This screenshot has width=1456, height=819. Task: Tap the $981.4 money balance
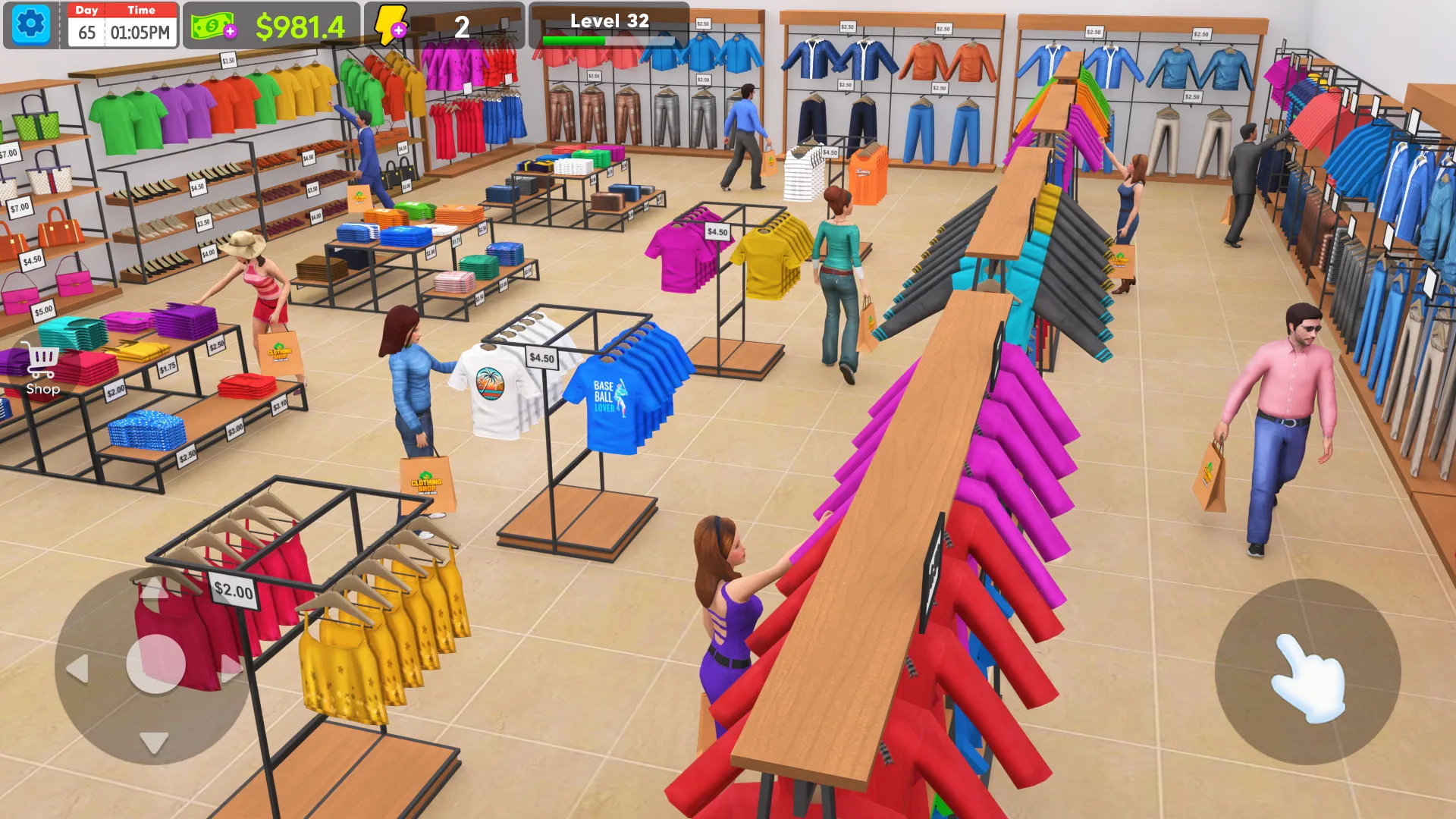coord(302,25)
